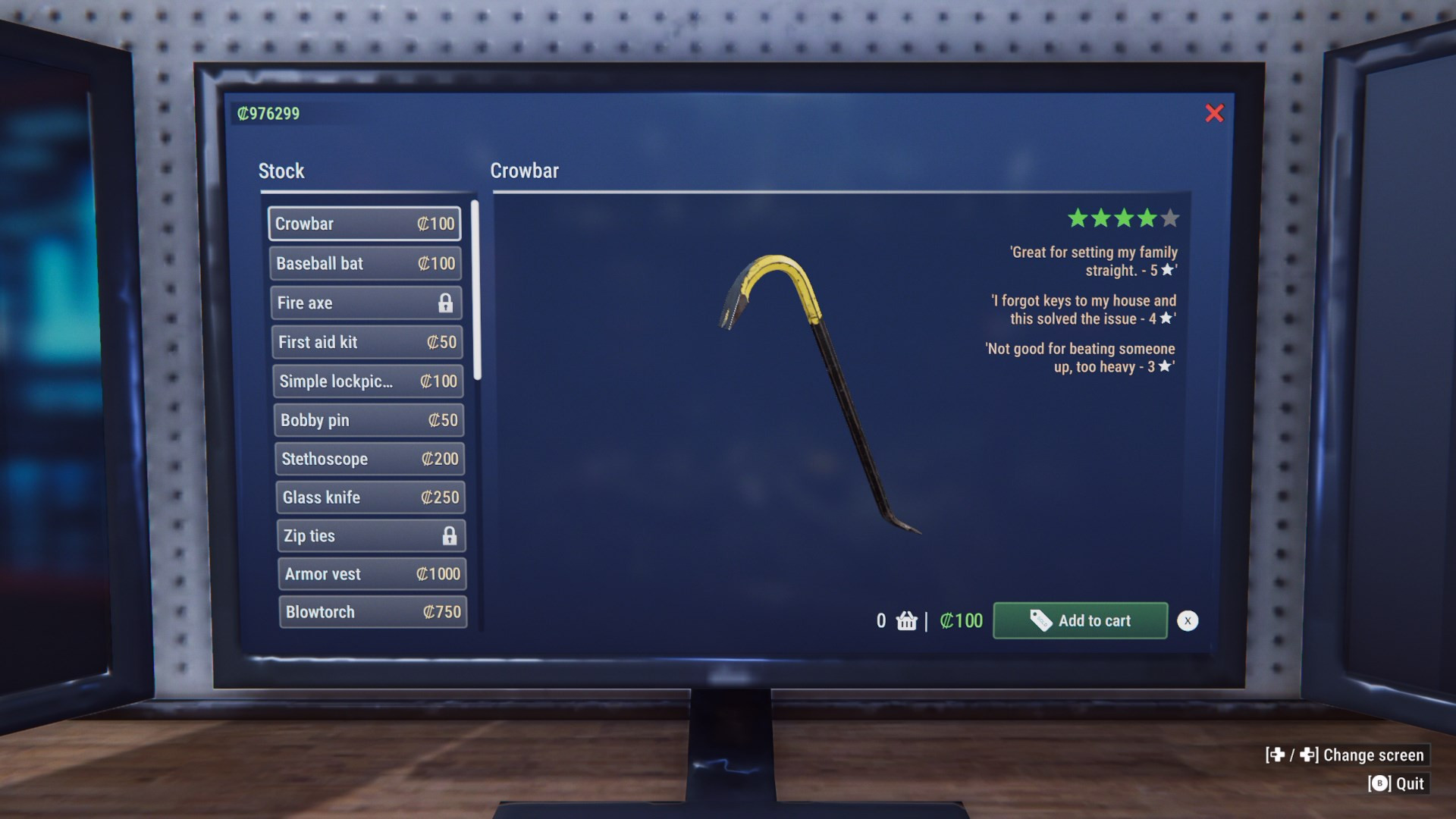Image resolution: width=1456 pixels, height=819 pixels.
Task: Close the shop with the red X
Action: point(1214,114)
